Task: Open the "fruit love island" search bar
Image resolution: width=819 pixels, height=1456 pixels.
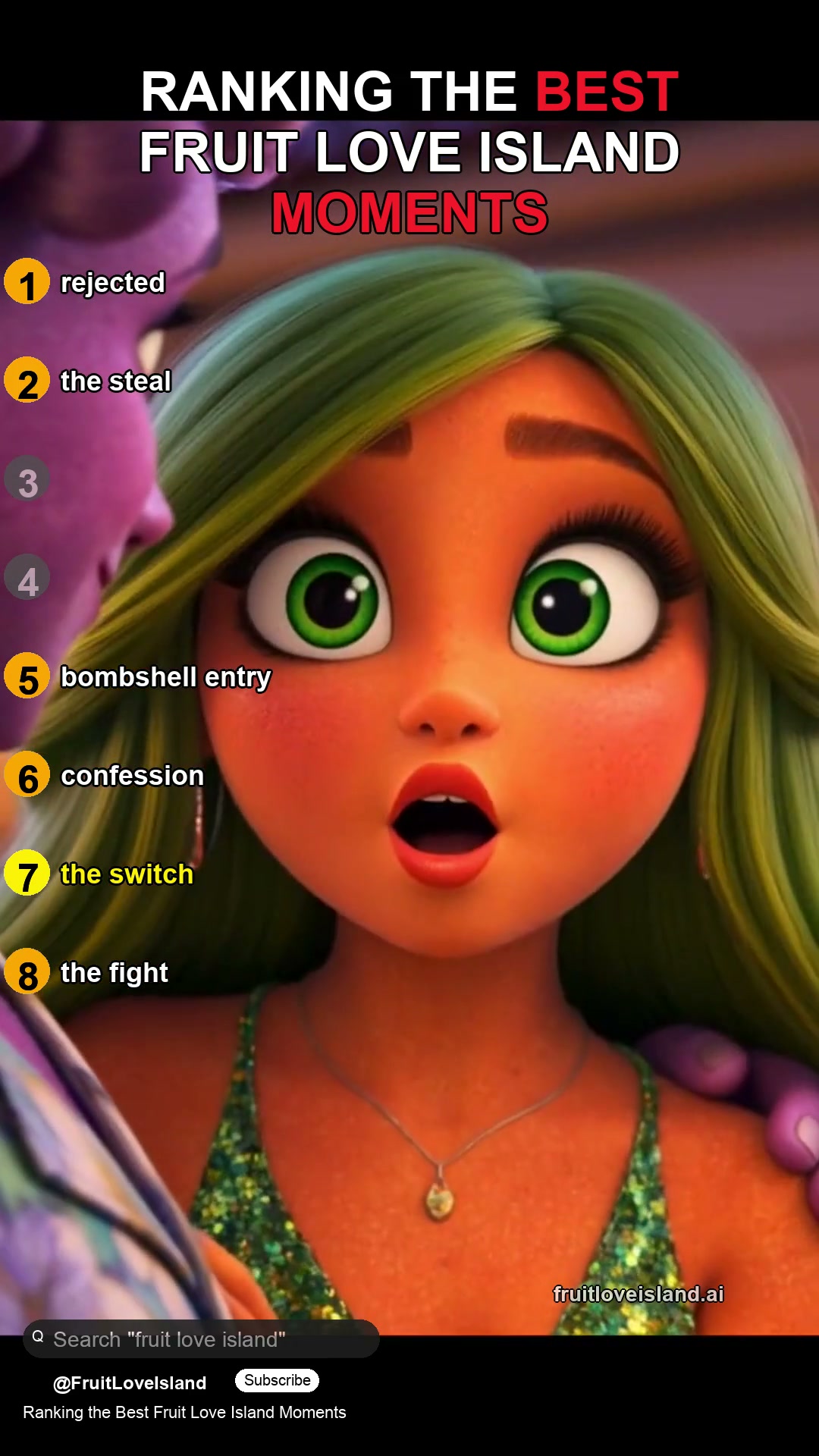Action: point(201,1339)
